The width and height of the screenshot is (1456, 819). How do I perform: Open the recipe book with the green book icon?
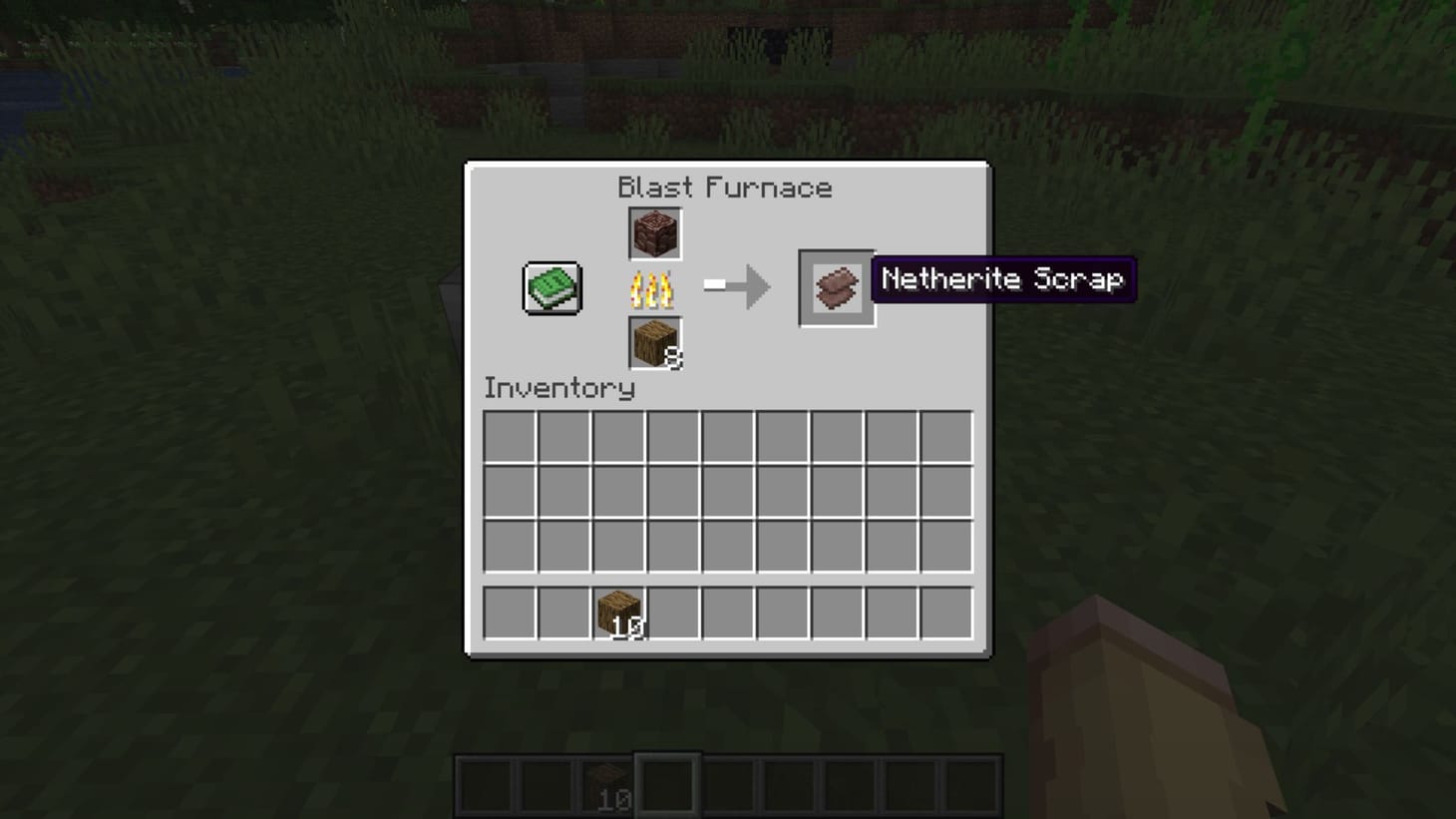coord(549,287)
